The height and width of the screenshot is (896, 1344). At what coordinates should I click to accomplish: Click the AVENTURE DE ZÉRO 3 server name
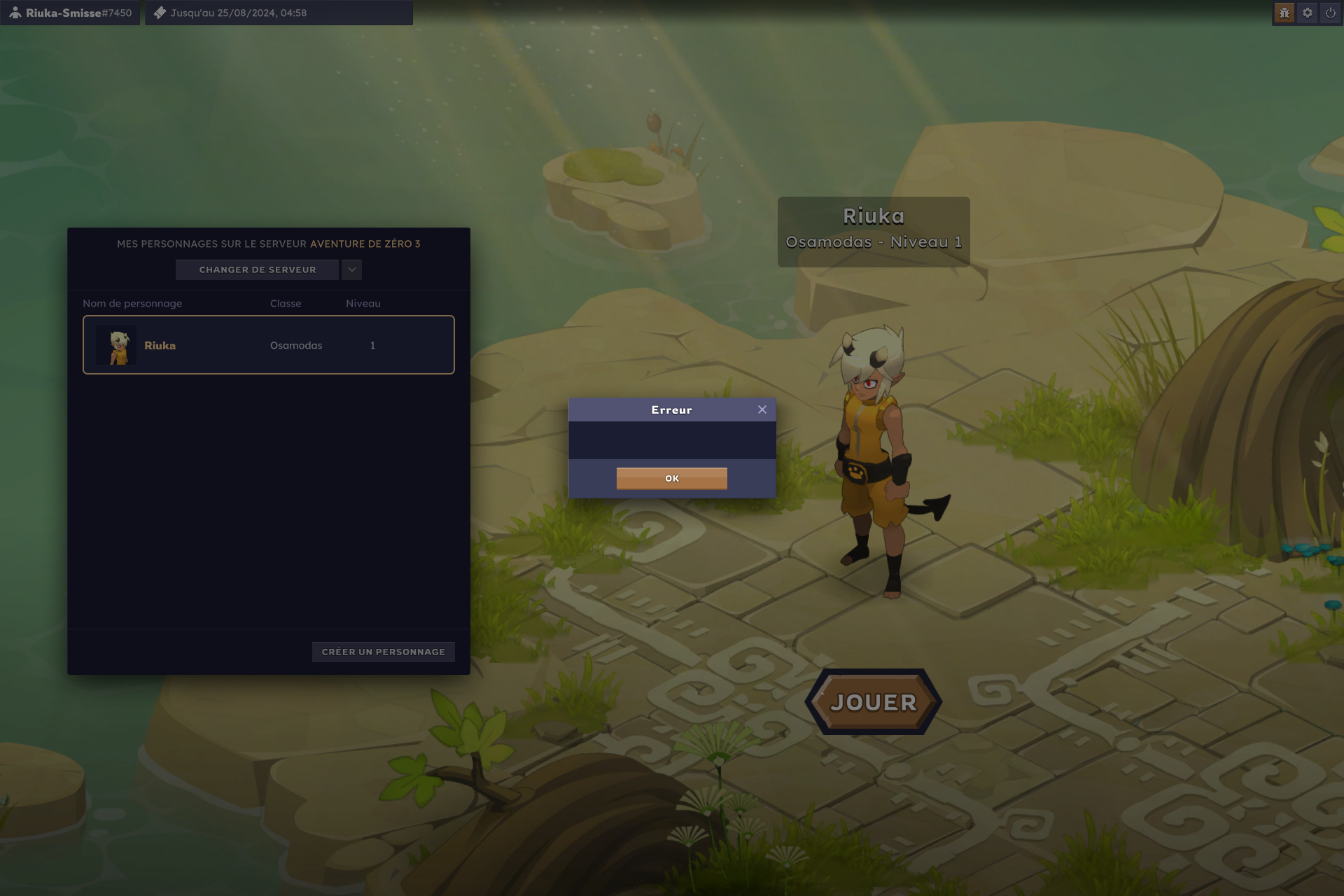click(x=365, y=244)
